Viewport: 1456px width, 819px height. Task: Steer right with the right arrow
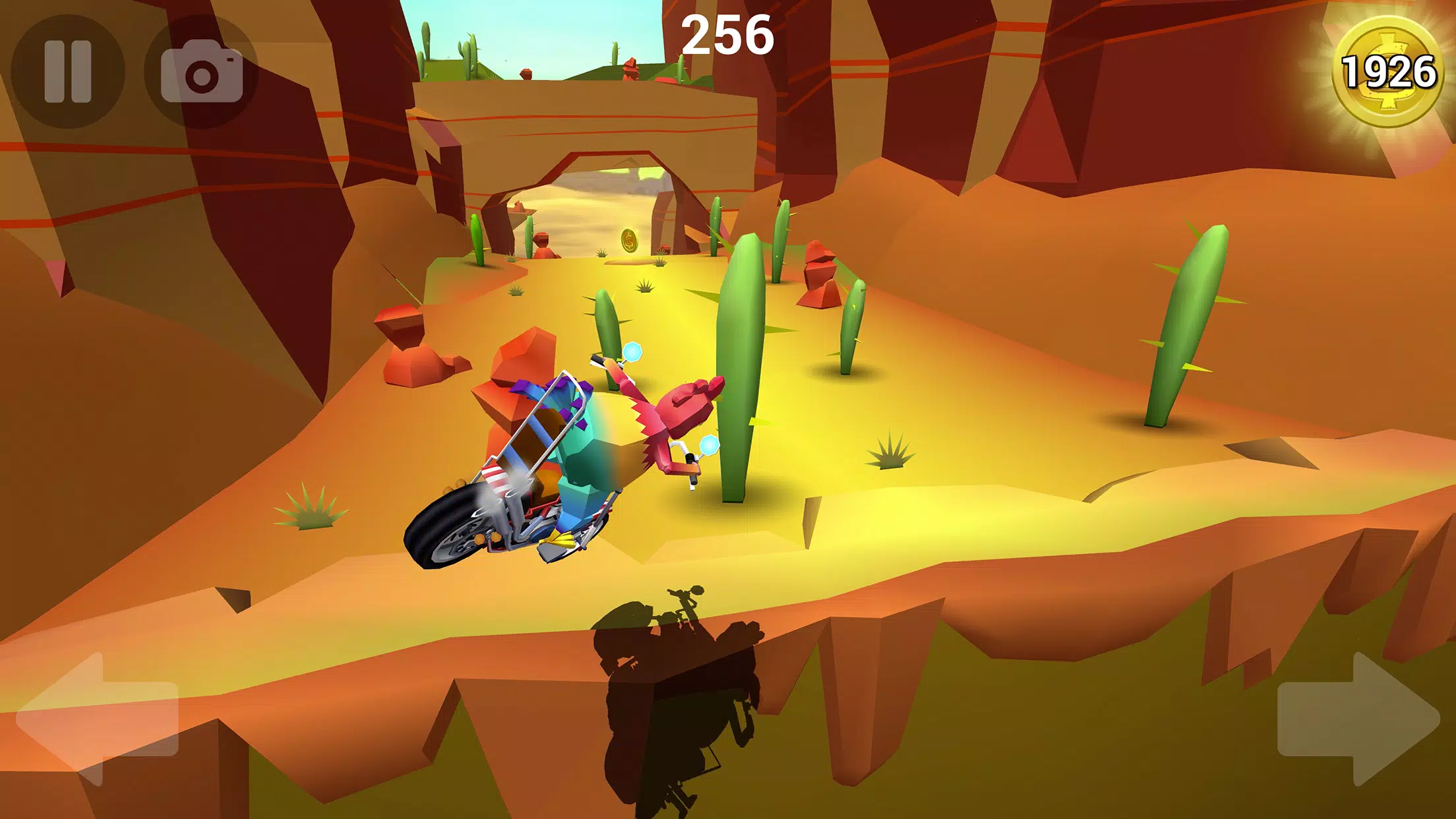[x=1358, y=719]
